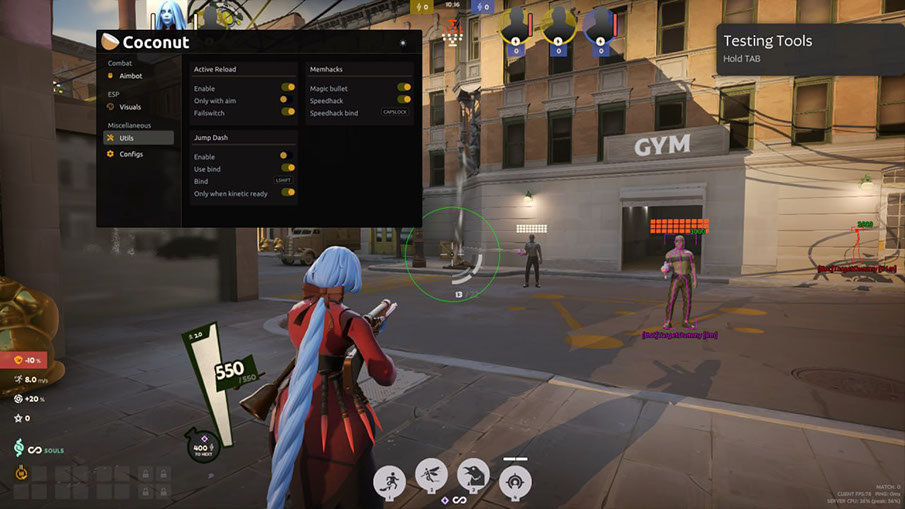Image resolution: width=905 pixels, height=509 pixels.
Task: Toggle the Failswitch option
Action: [288, 112]
